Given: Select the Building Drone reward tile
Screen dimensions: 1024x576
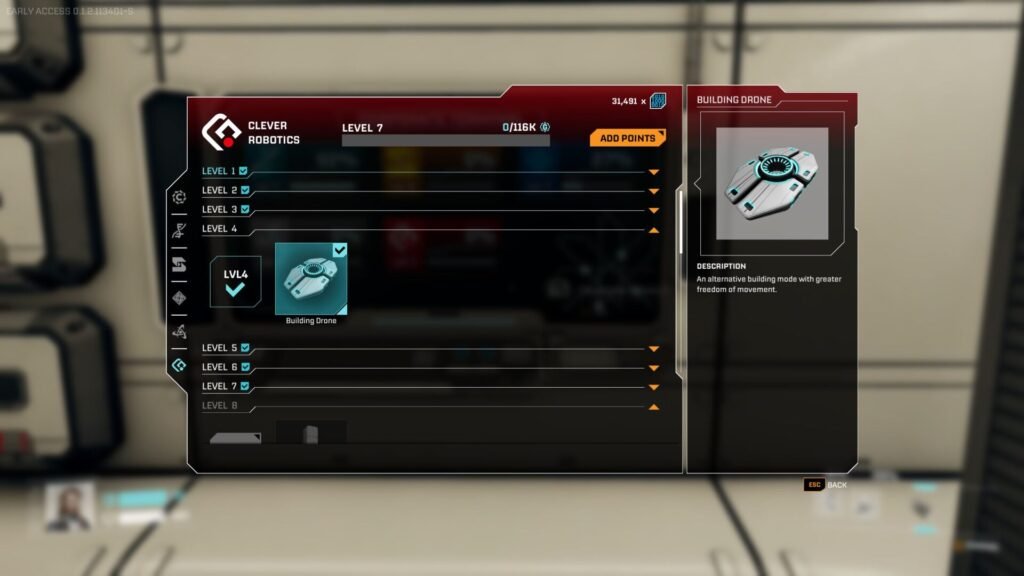Looking at the screenshot, I should (311, 279).
